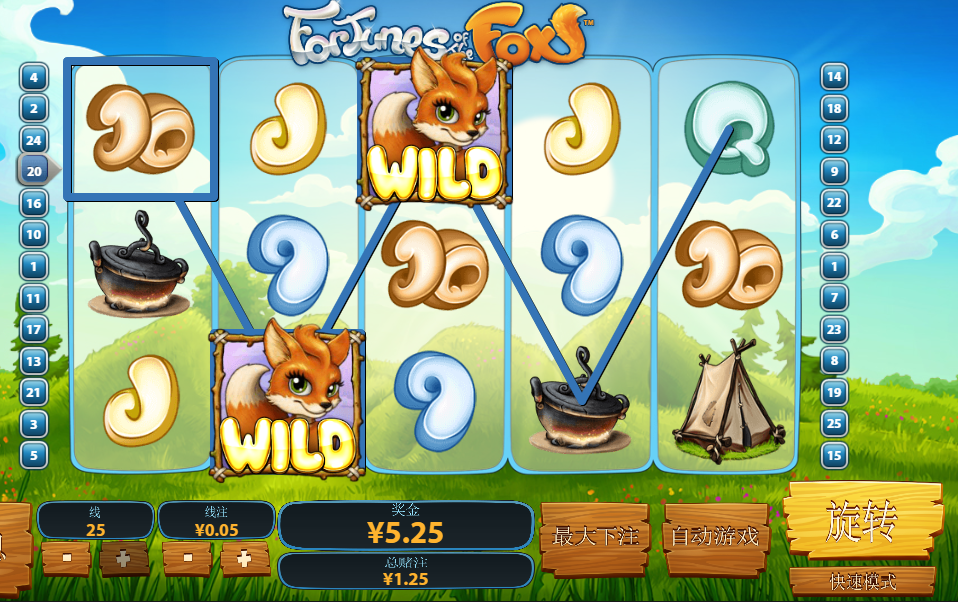Increase the line bet (线注)
This screenshot has height=602, width=958.
point(245,558)
